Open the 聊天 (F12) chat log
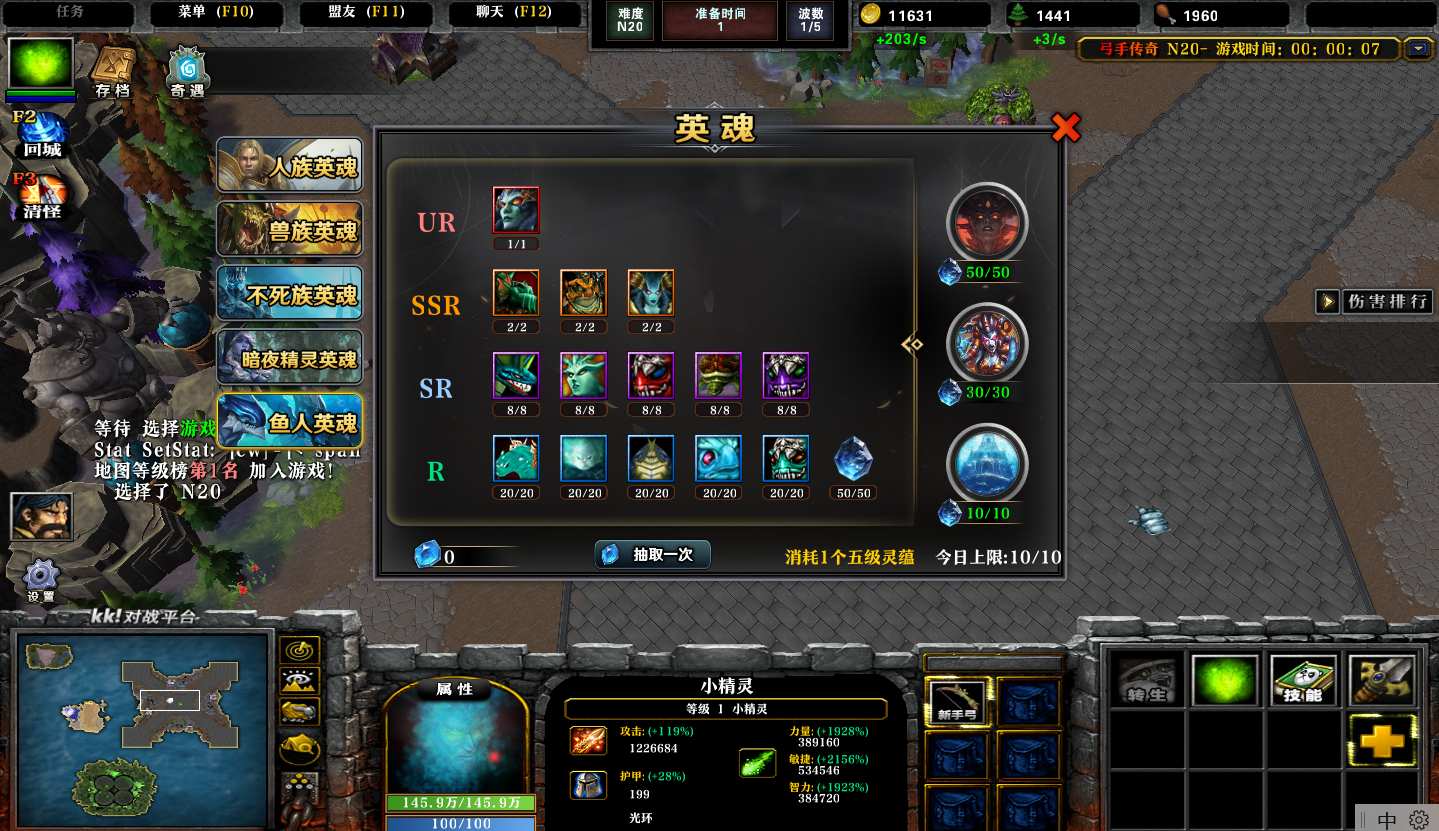The height and width of the screenshot is (831, 1439). (515, 14)
